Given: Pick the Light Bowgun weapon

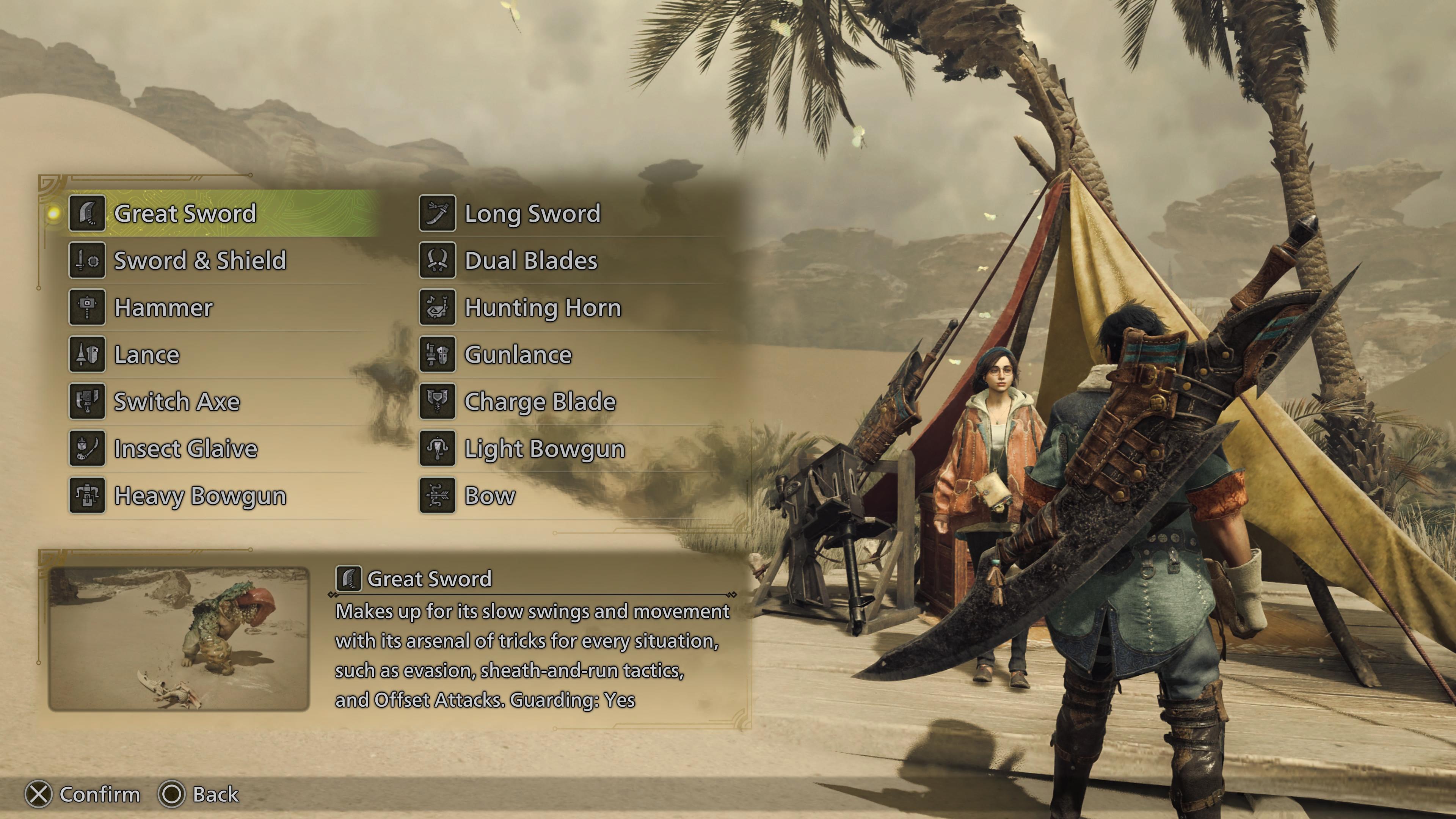Looking at the screenshot, I should click(x=544, y=449).
